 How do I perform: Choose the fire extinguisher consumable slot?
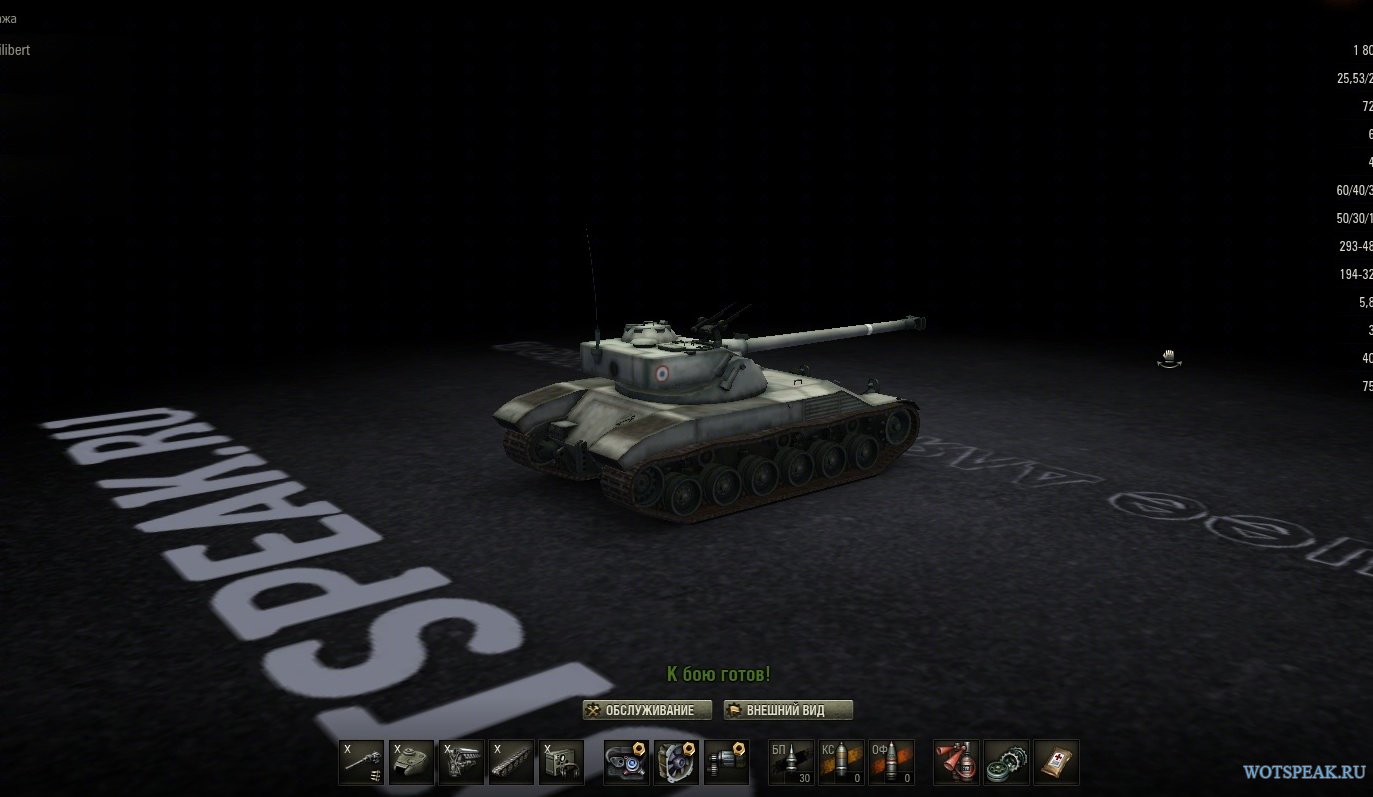(957, 762)
